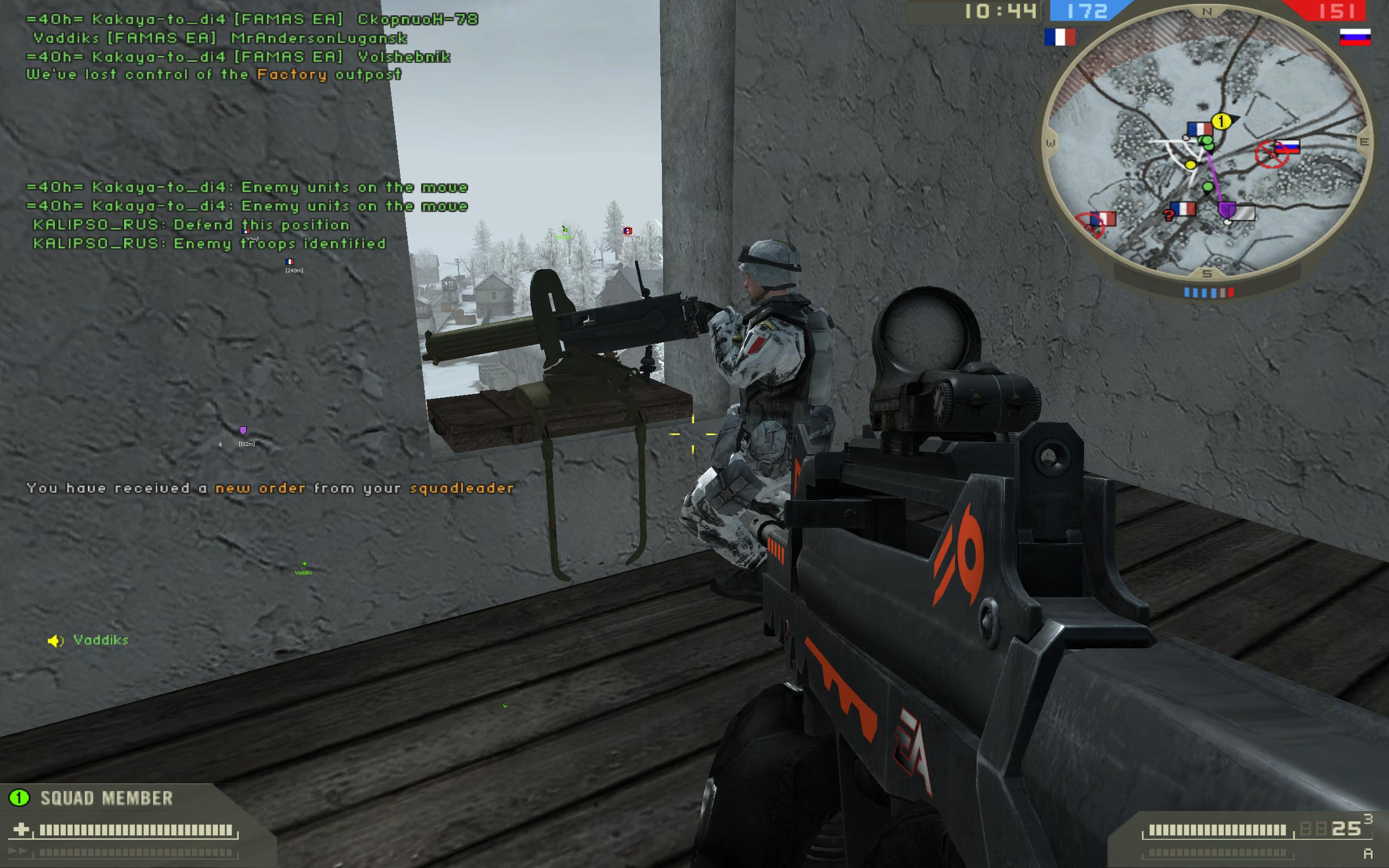Click the N compass marker on minimap
The image size is (1389, 868).
pyautogui.click(x=1208, y=10)
